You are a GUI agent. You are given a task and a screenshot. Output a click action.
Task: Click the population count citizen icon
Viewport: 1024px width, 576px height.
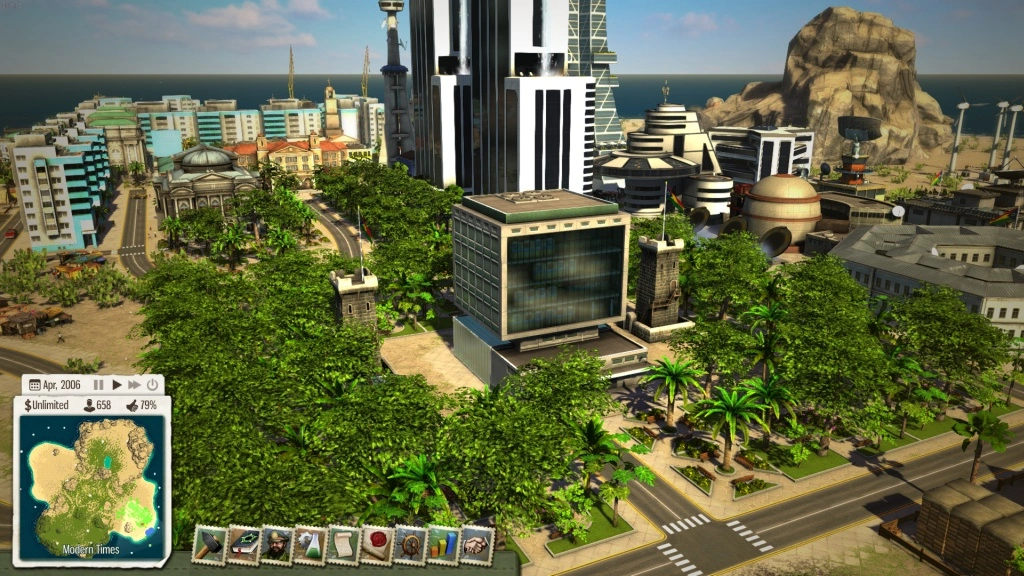point(89,405)
